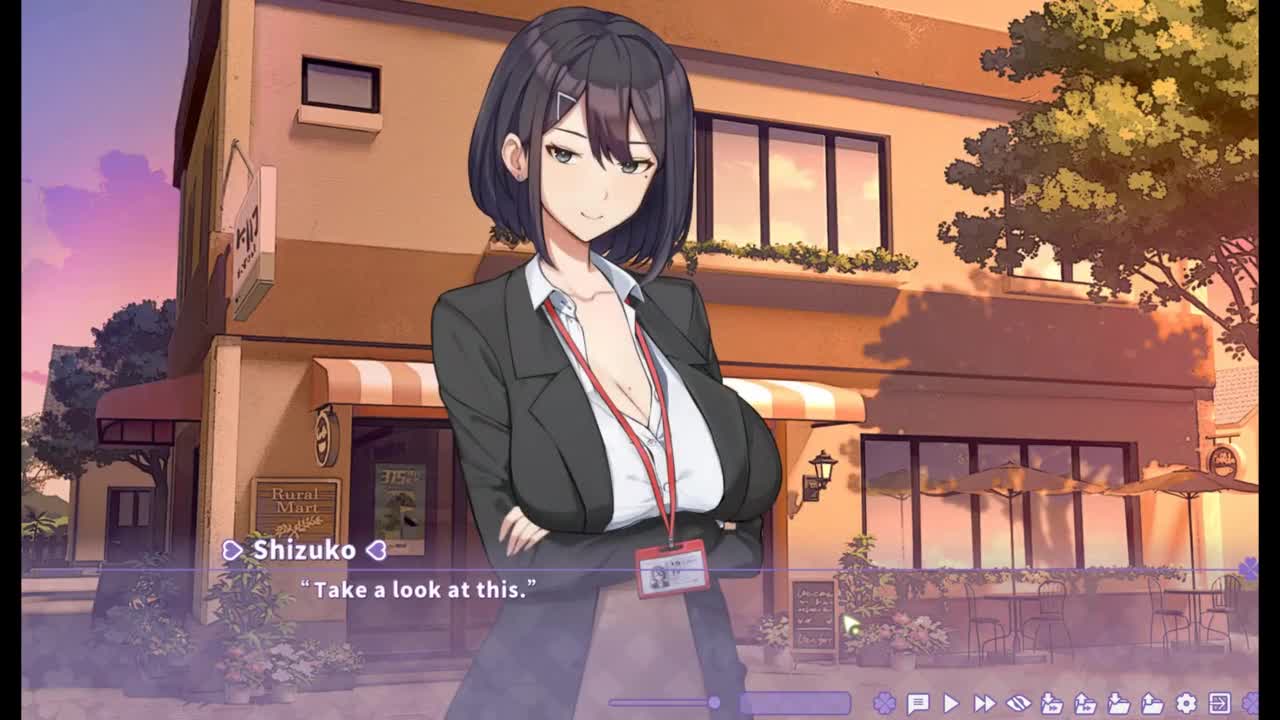Open the gear settings icon

click(1186, 703)
